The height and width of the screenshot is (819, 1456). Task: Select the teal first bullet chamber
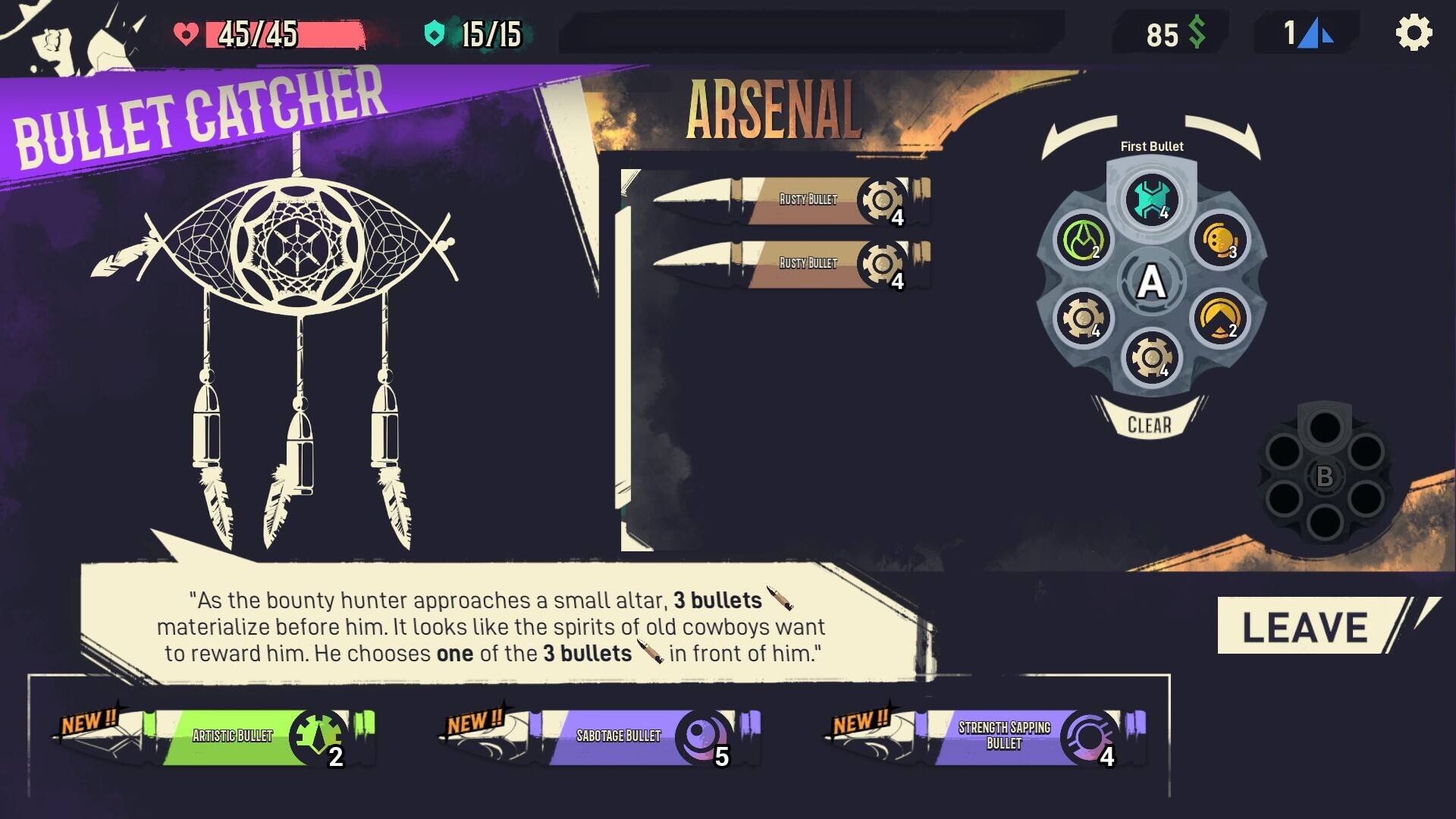point(1151,200)
